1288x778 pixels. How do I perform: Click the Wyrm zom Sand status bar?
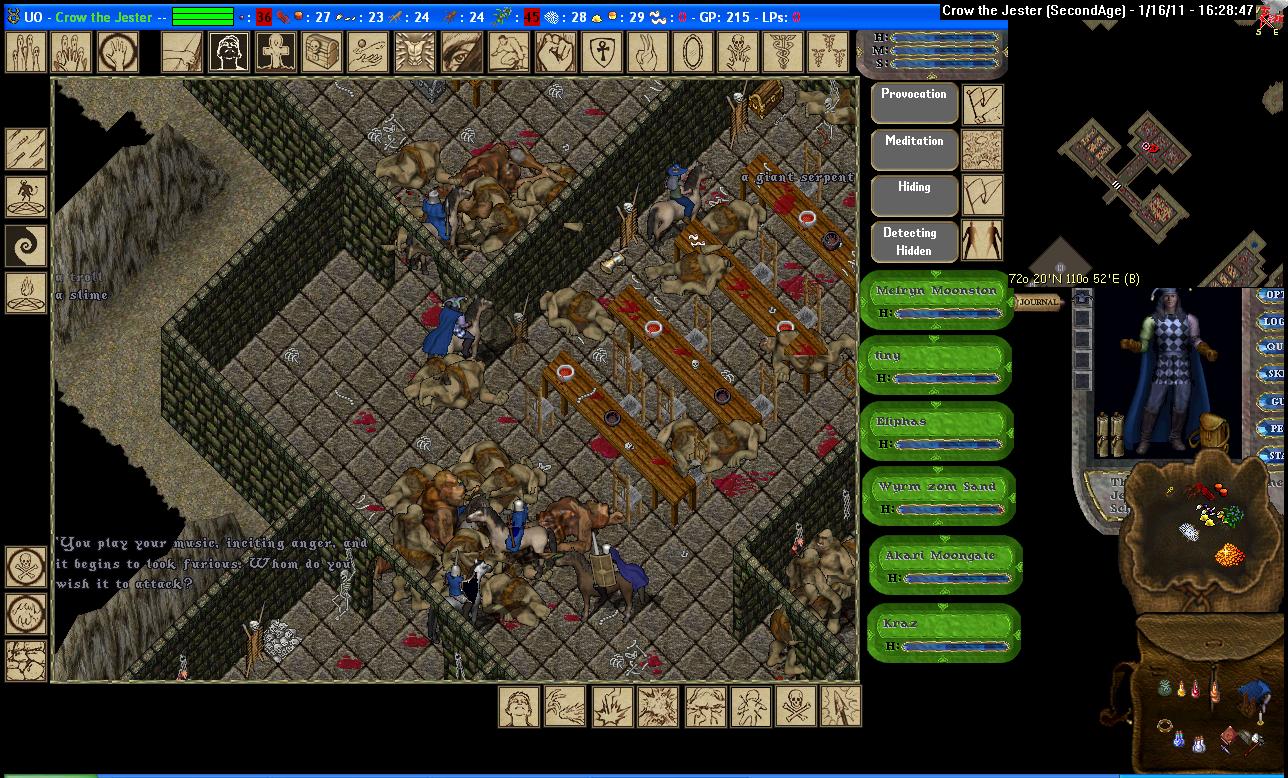click(x=938, y=496)
